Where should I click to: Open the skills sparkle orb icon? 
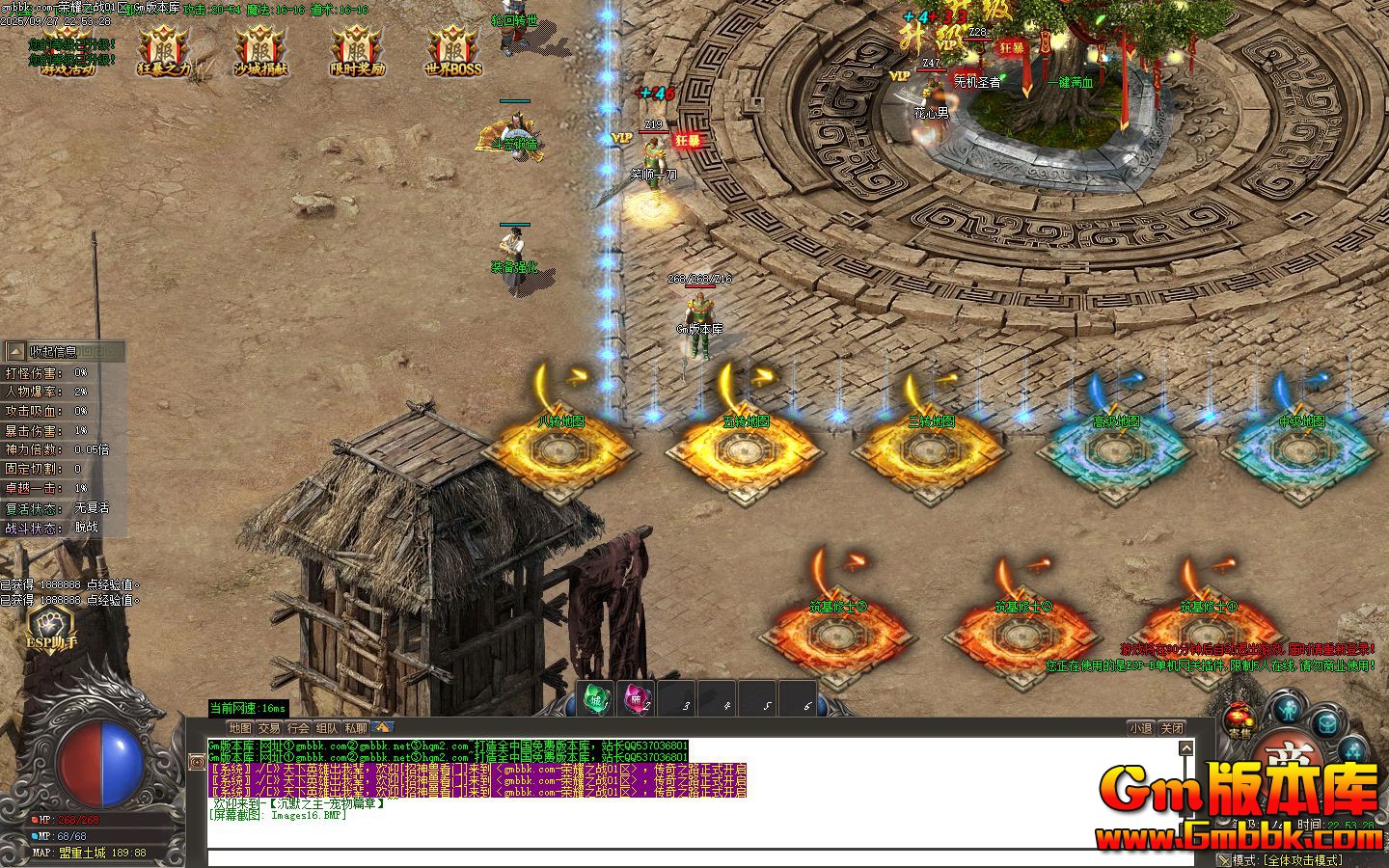[1352, 750]
